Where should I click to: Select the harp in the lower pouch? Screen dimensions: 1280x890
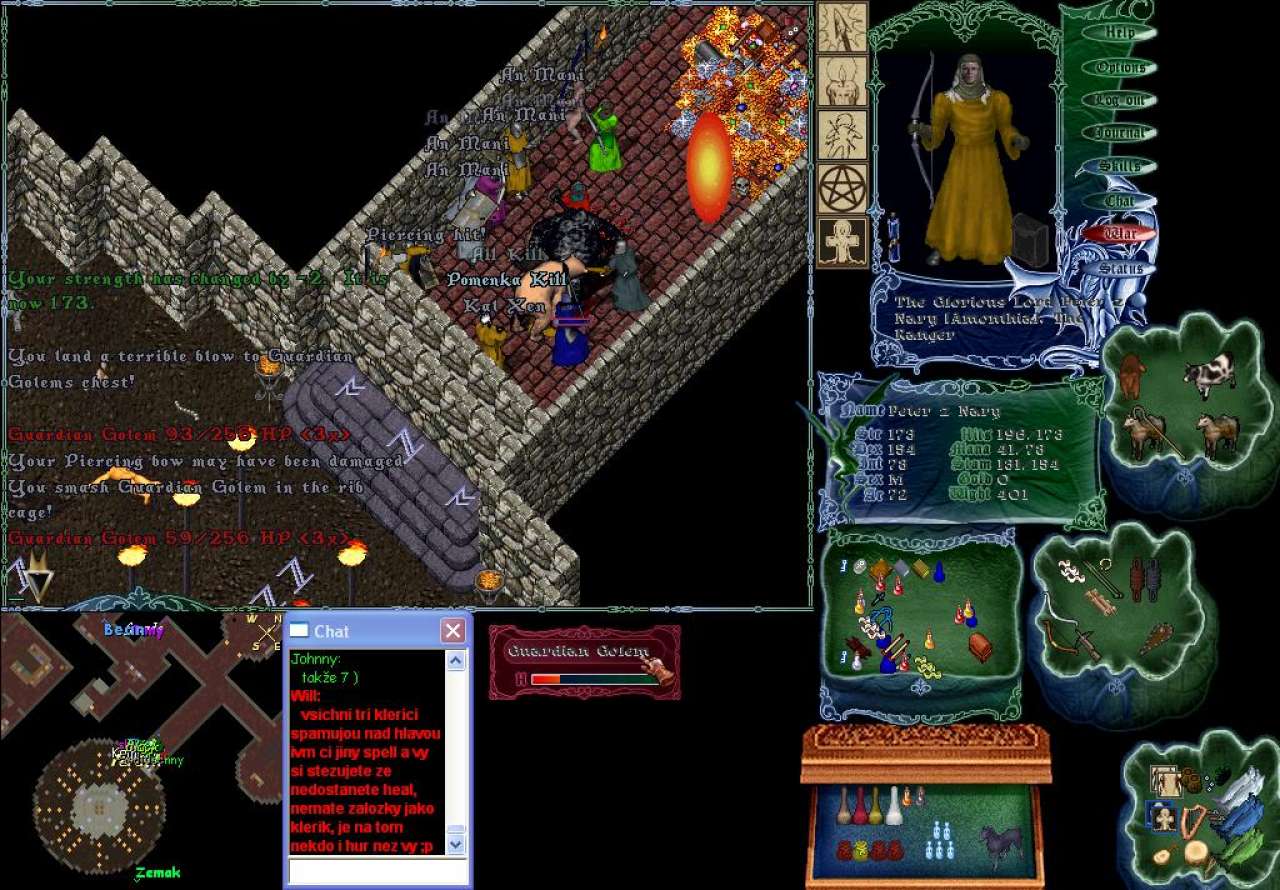pyautogui.click(x=1192, y=822)
